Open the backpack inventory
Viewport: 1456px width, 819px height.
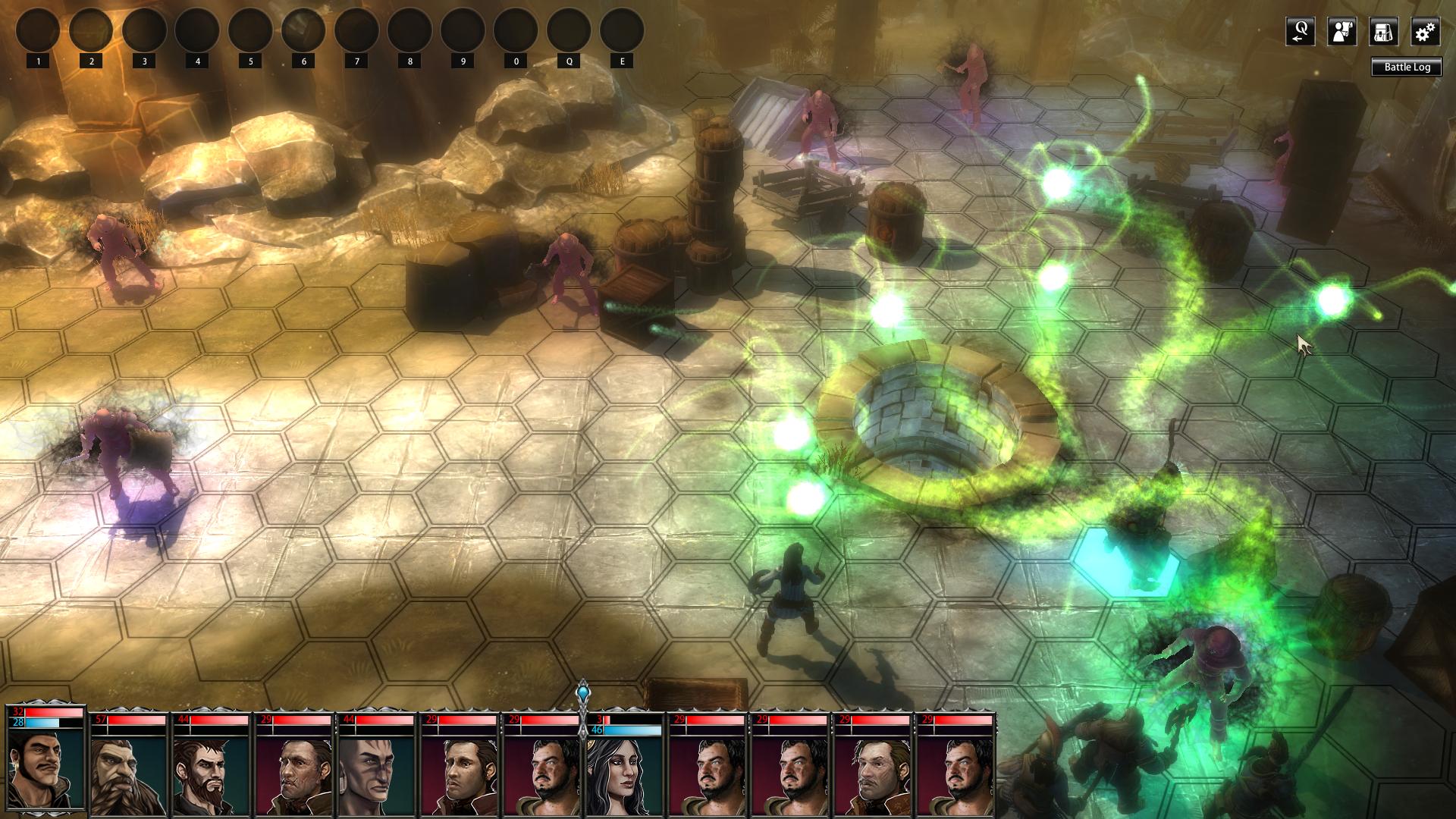(x=1384, y=32)
